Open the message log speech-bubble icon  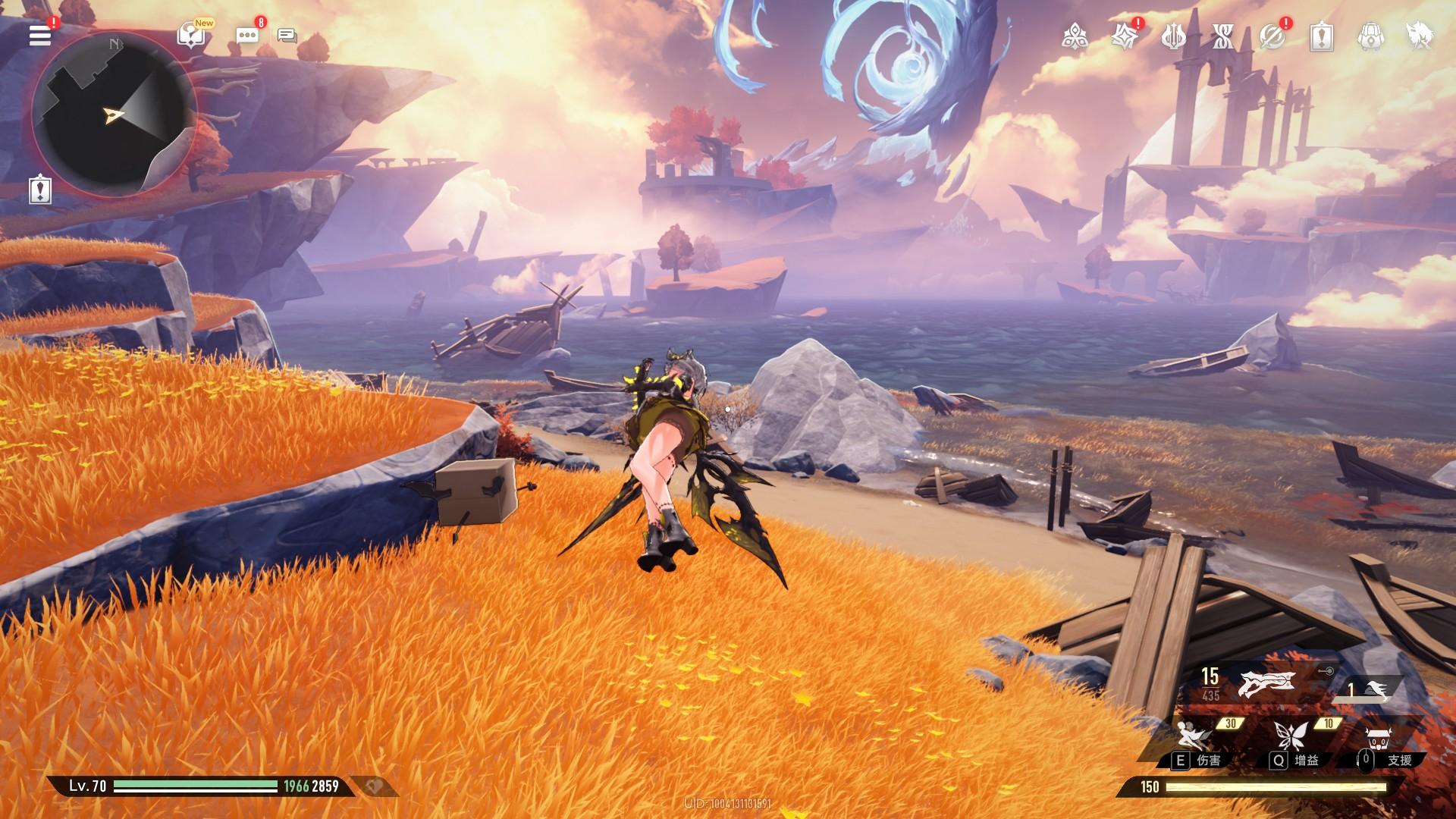(x=287, y=36)
